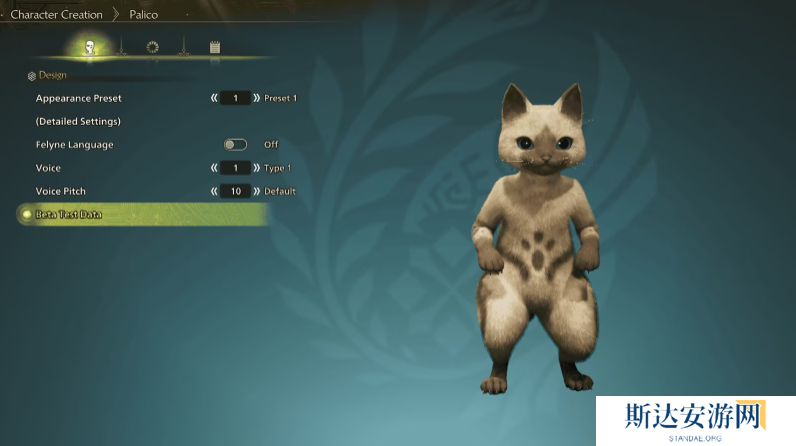The width and height of the screenshot is (796, 446).
Task: Select the Voice Pitch menu row
Action: tap(62, 190)
